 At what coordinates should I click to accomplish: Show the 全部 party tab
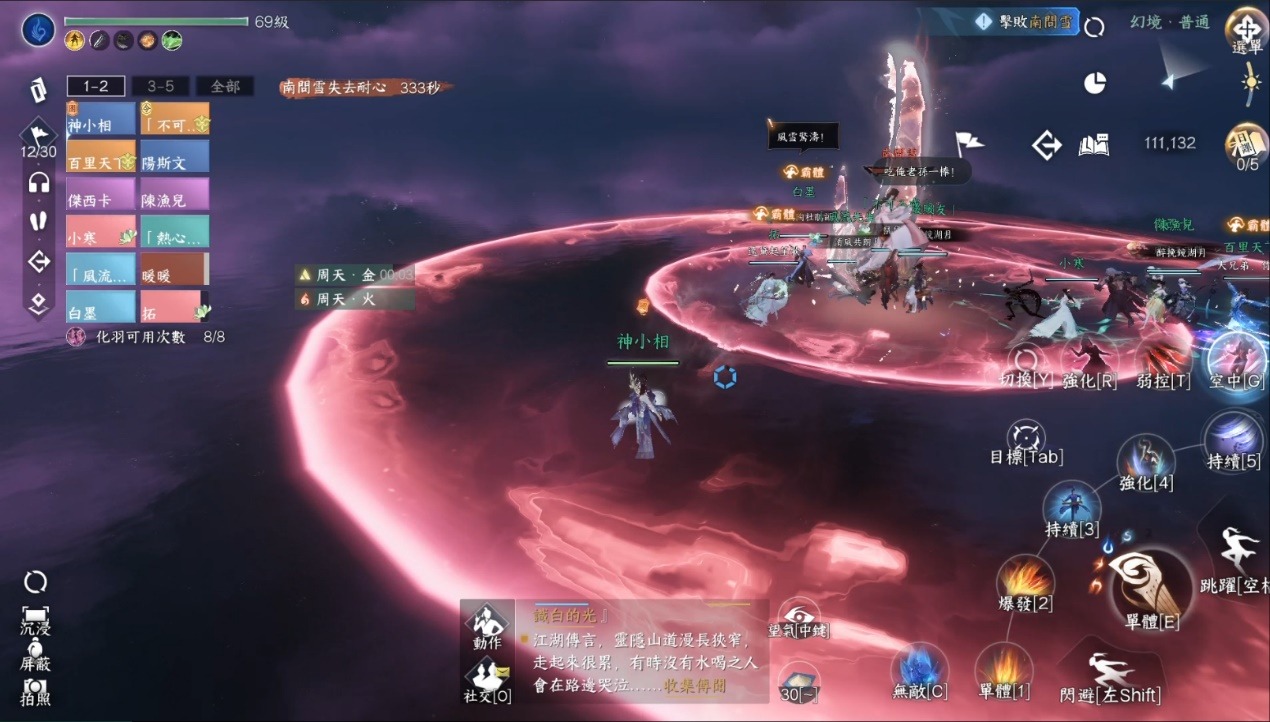224,86
